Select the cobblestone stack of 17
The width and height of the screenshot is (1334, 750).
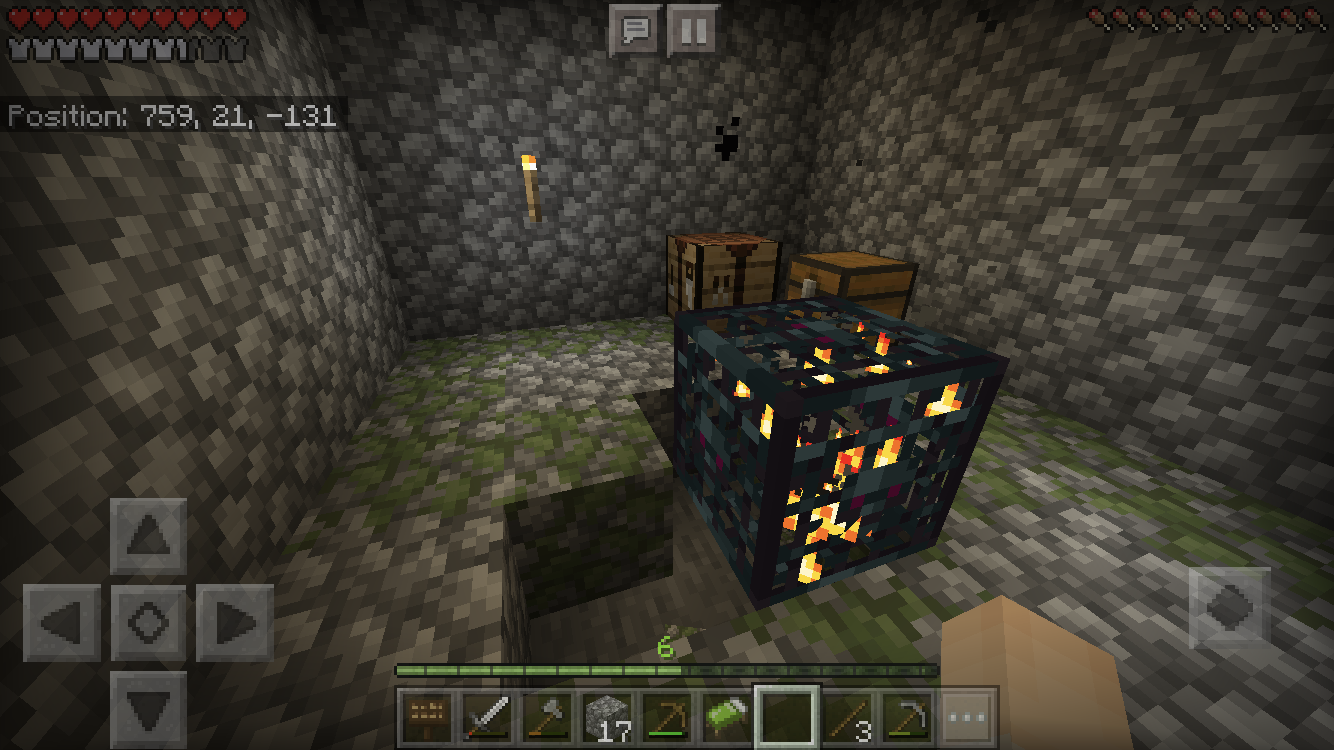tap(607, 717)
